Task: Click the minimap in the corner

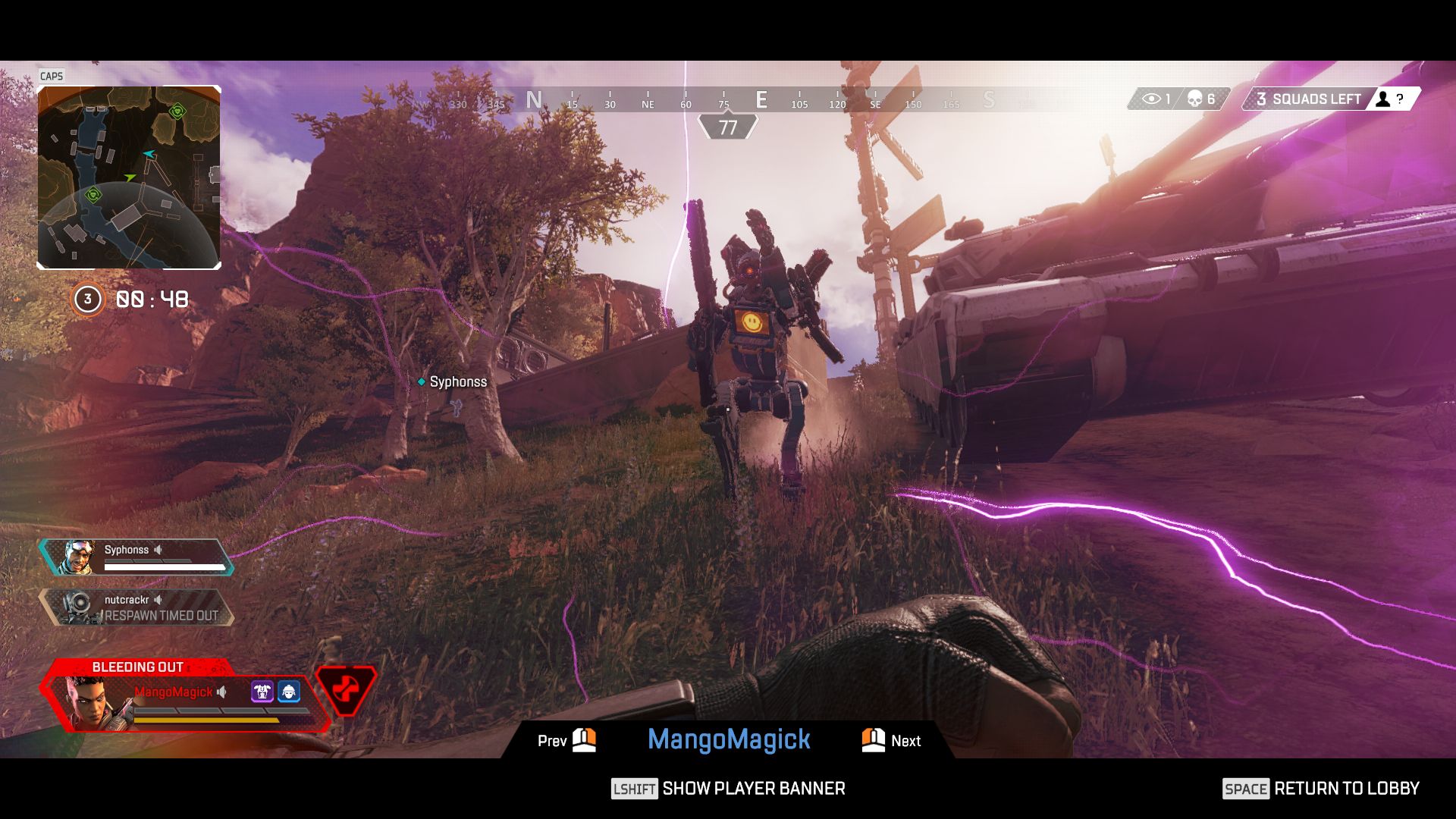Action: [x=129, y=177]
